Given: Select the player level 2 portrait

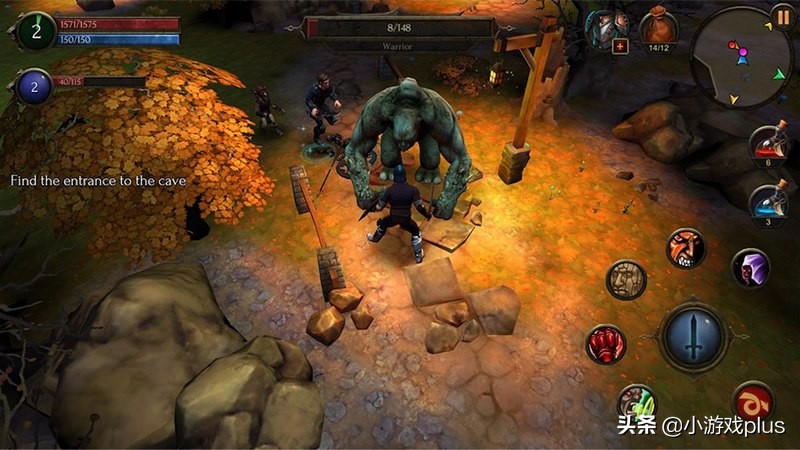Looking at the screenshot, I should pyautogui.click(x=37, y=30).
